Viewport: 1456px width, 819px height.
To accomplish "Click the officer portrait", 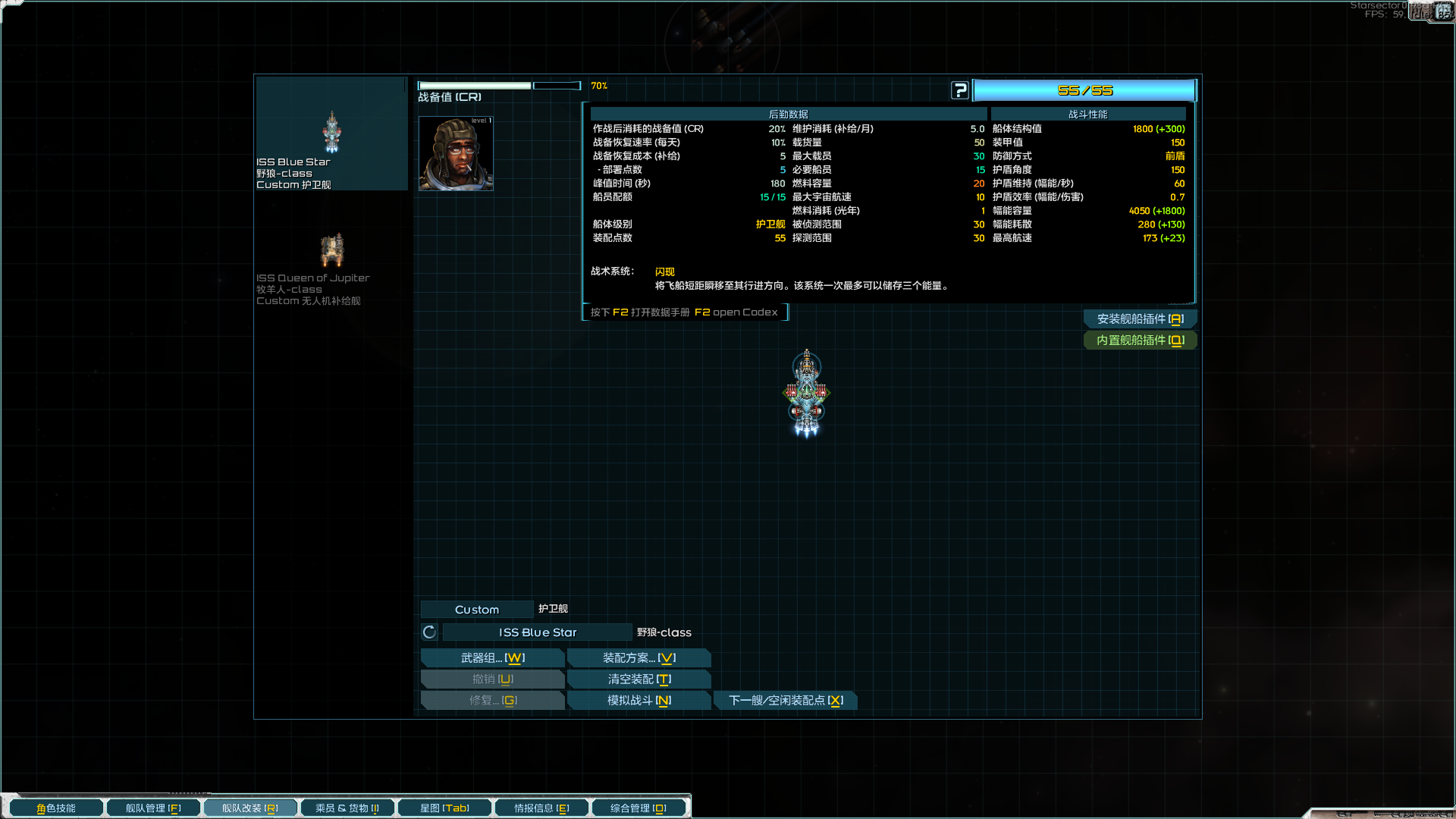I will coord(456,154).
